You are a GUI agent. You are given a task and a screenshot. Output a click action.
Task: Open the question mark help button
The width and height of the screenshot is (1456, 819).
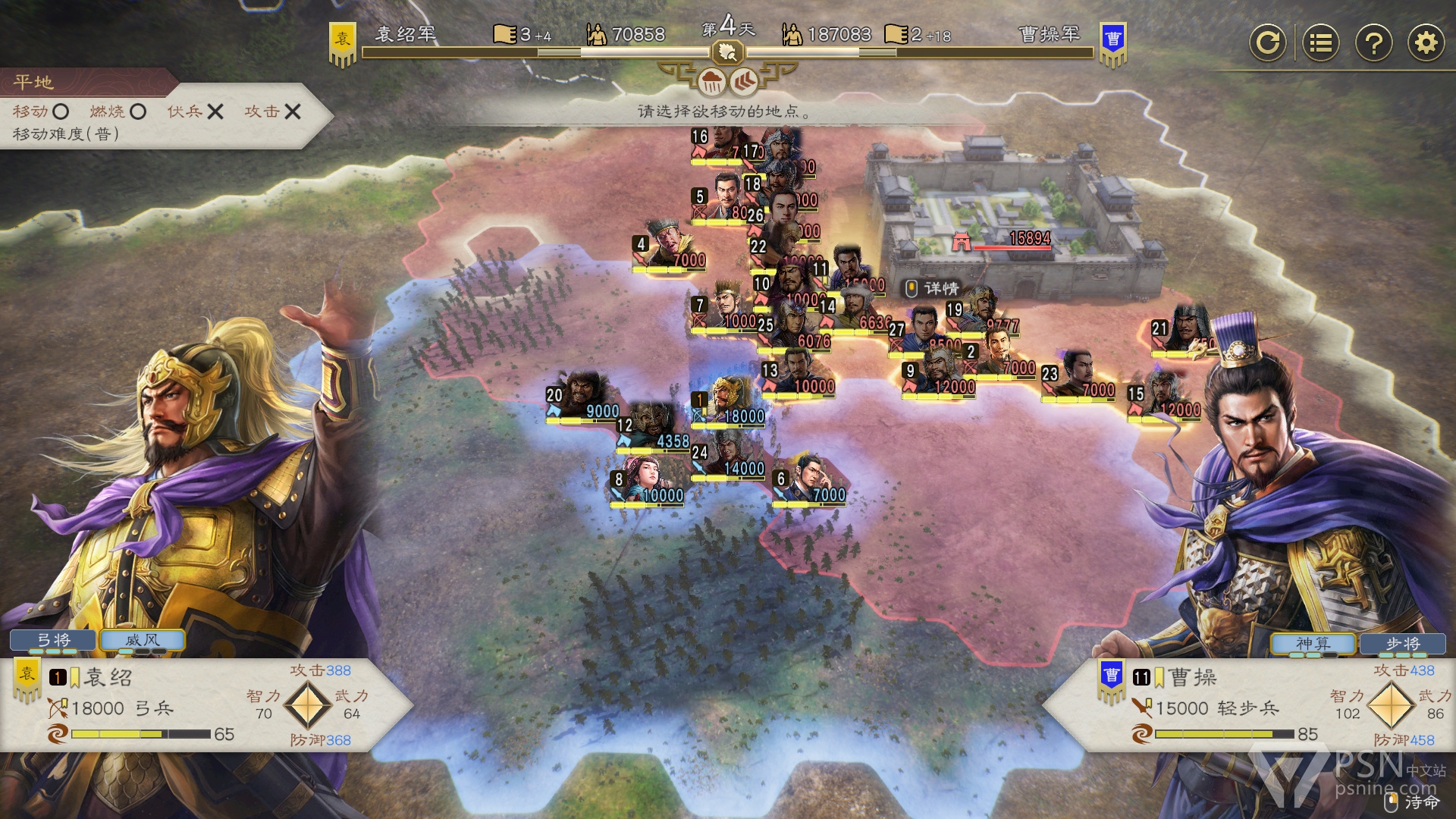(x=1373, y=42)
